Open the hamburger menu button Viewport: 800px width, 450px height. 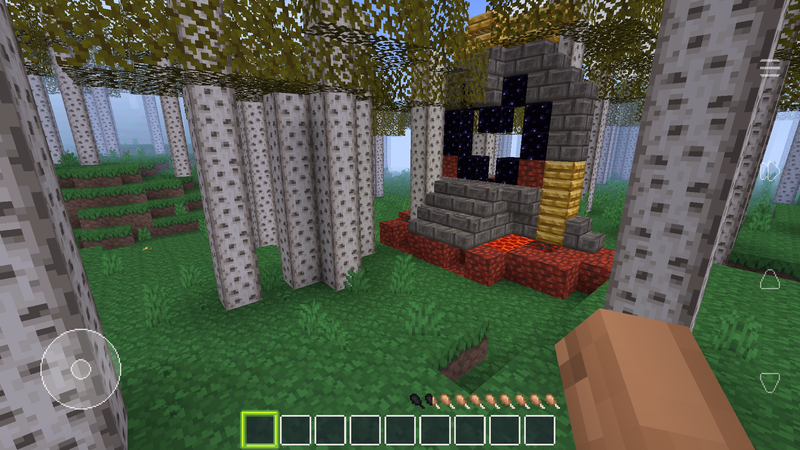tap(770, 68)
